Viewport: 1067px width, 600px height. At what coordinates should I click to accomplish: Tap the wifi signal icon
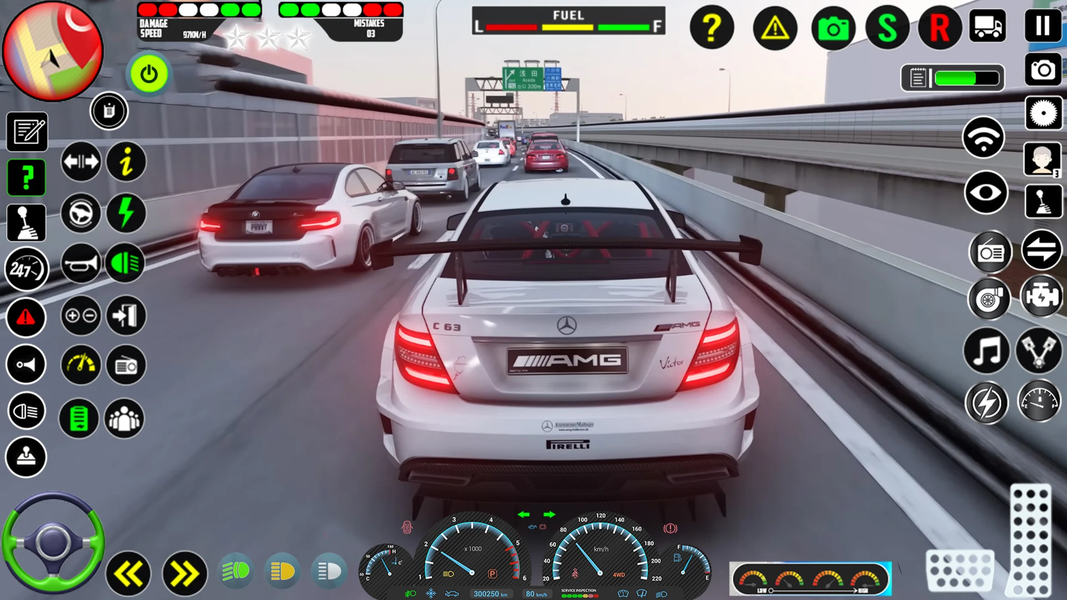point(984,138)
